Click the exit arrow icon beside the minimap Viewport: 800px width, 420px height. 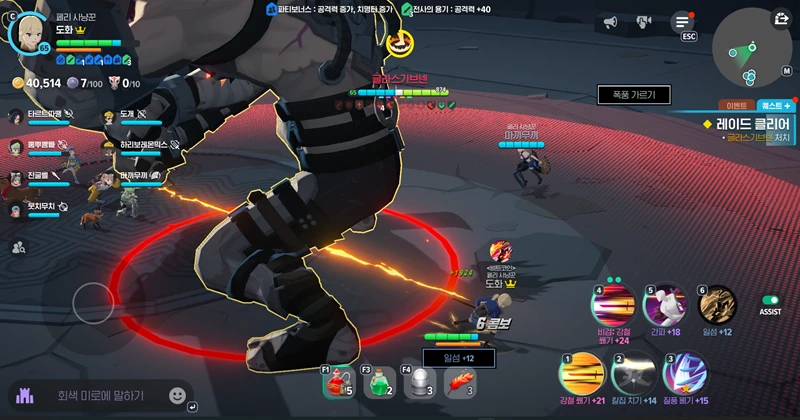click(781, 17)
